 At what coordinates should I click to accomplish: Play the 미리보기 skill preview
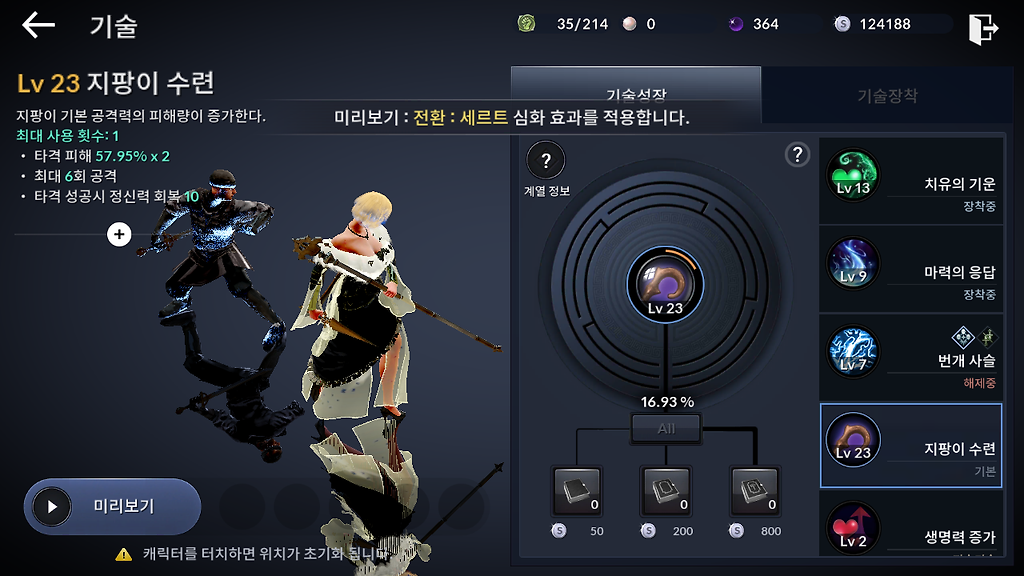click(x=112, y=507)
